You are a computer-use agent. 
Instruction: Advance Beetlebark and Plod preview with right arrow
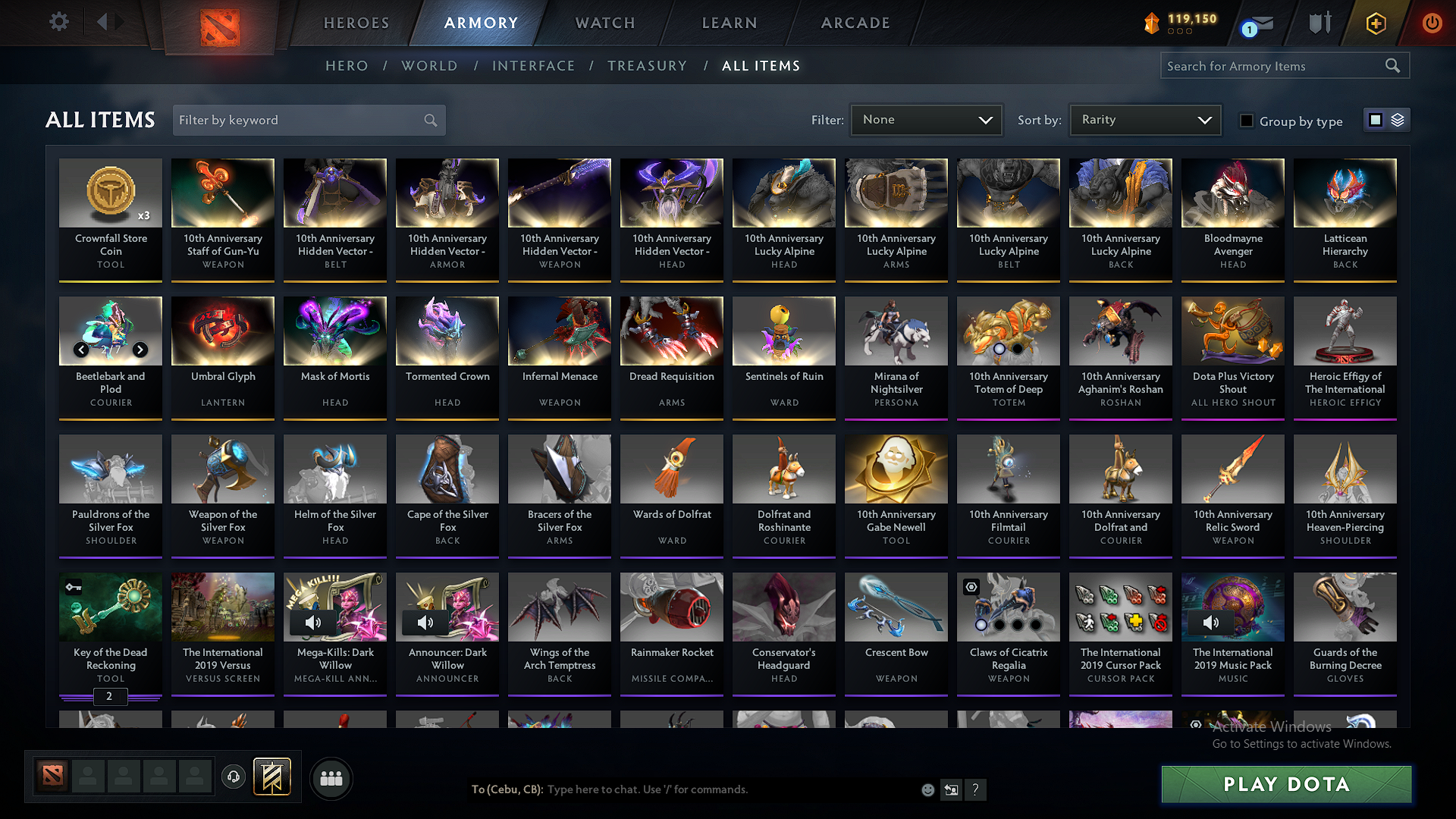click(140, 350)
